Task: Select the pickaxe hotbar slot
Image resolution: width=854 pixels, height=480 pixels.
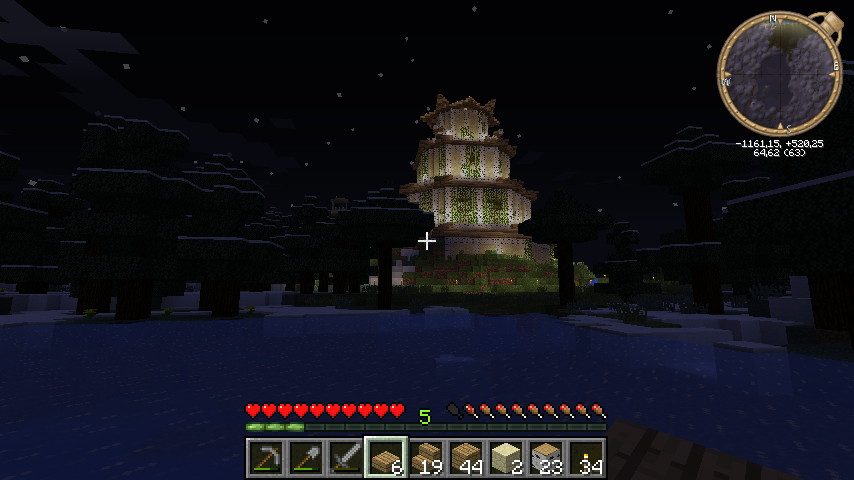Action: 265,458
